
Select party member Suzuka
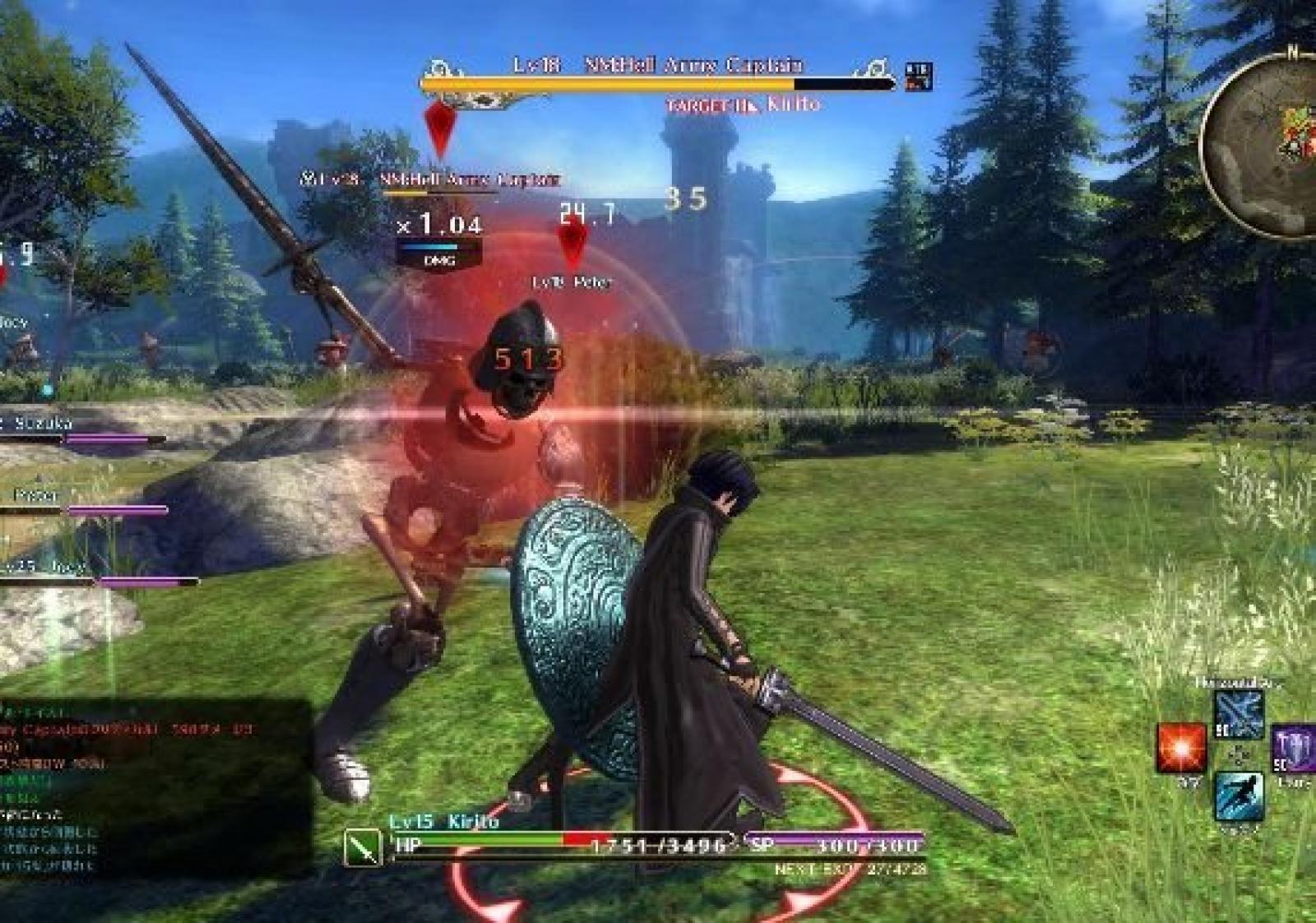(x=44, y=424)
